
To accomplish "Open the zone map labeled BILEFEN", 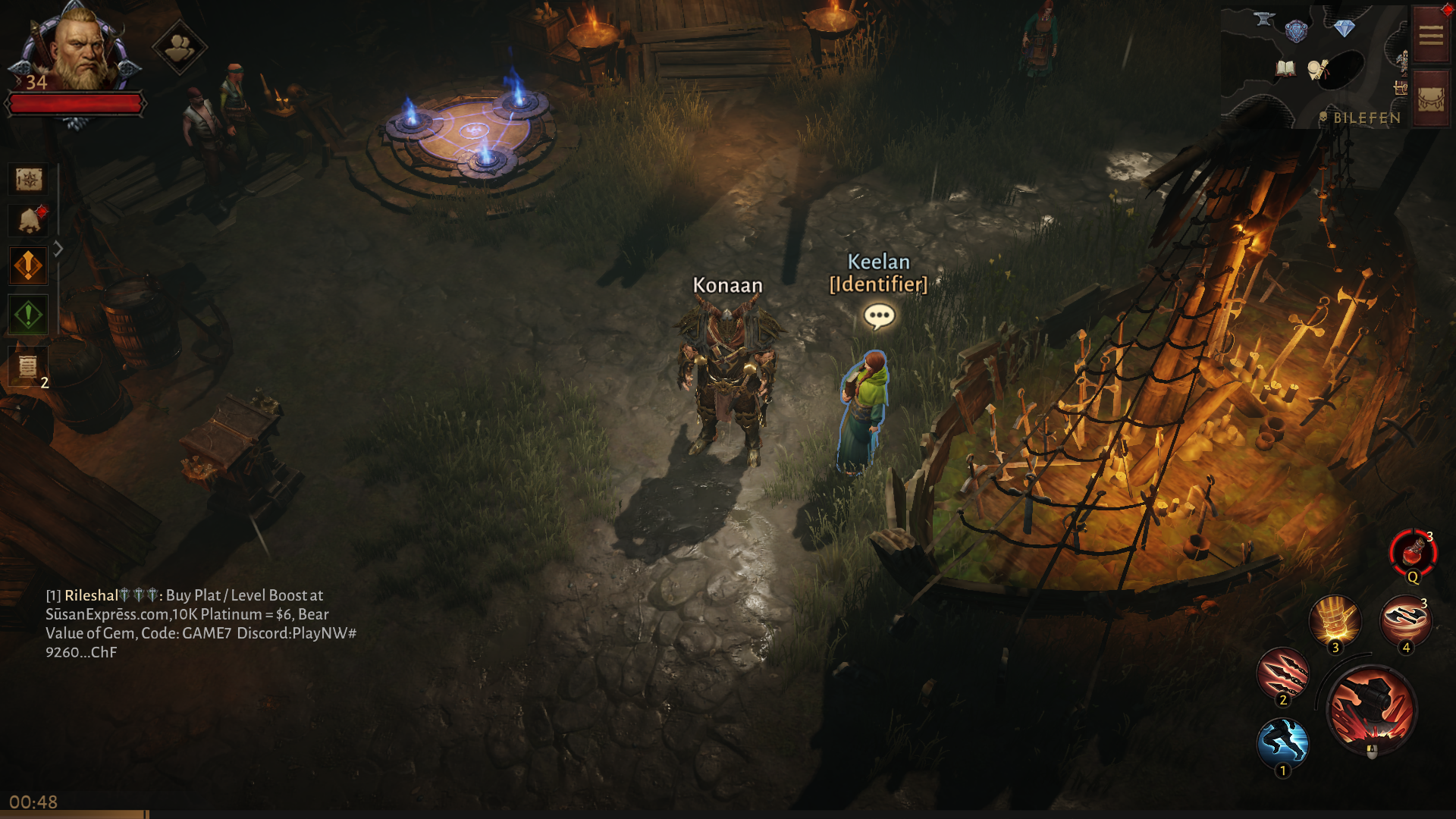I will [x=1367, y=118].
